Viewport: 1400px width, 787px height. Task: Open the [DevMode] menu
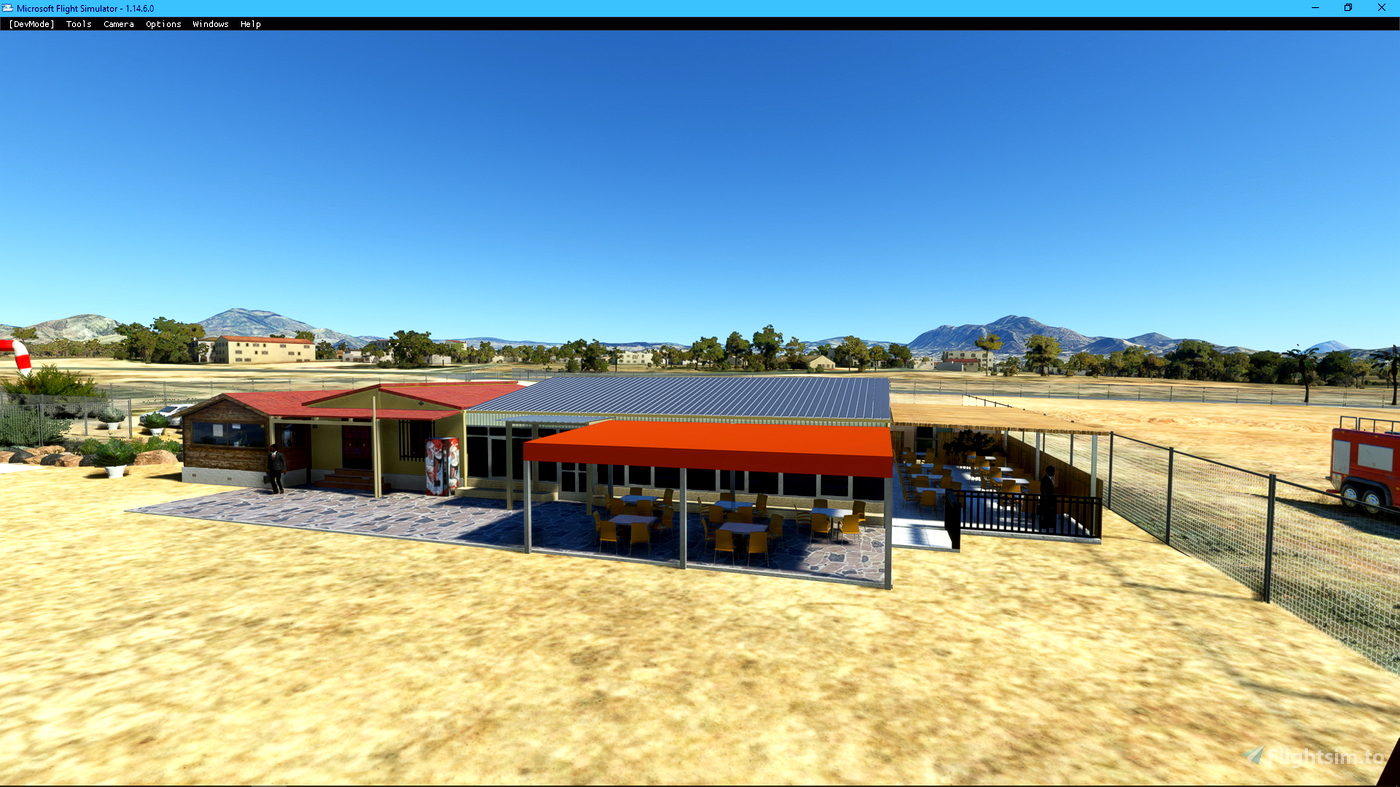click(31, 22)
